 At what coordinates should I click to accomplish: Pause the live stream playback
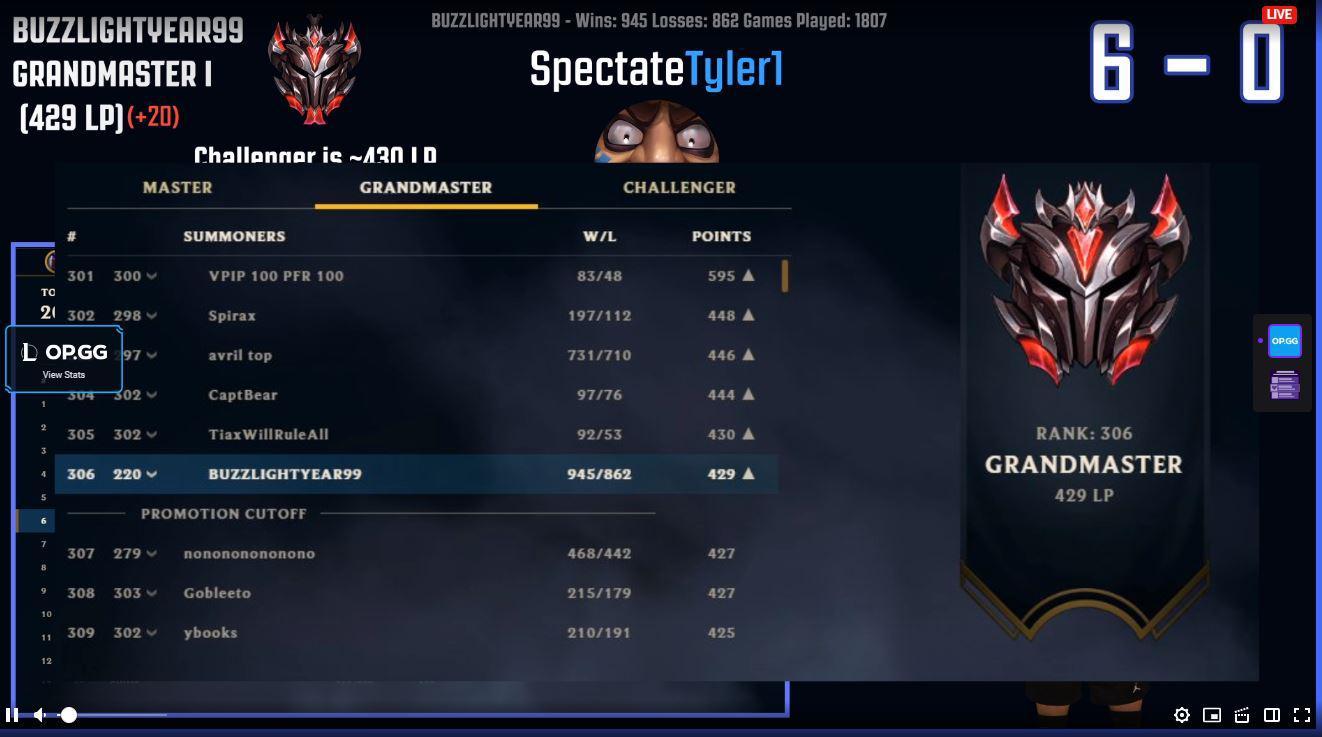coord(13,715)
